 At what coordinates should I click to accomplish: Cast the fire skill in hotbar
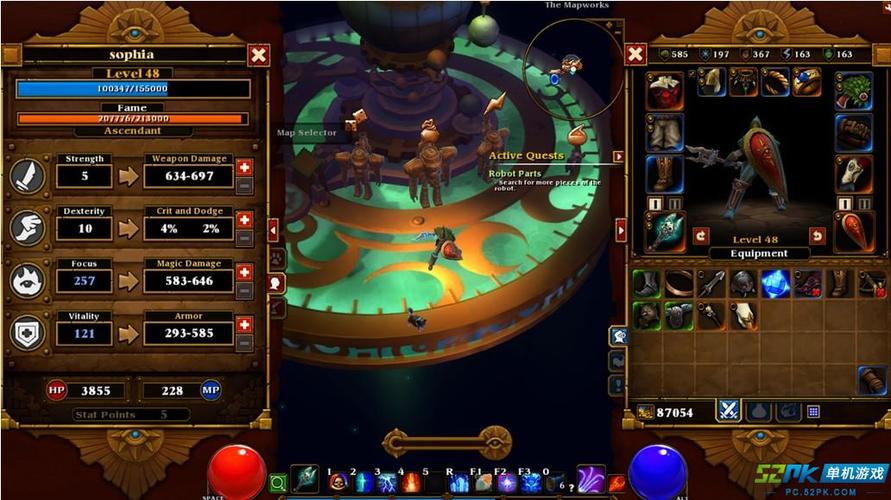tap(411, 483)
